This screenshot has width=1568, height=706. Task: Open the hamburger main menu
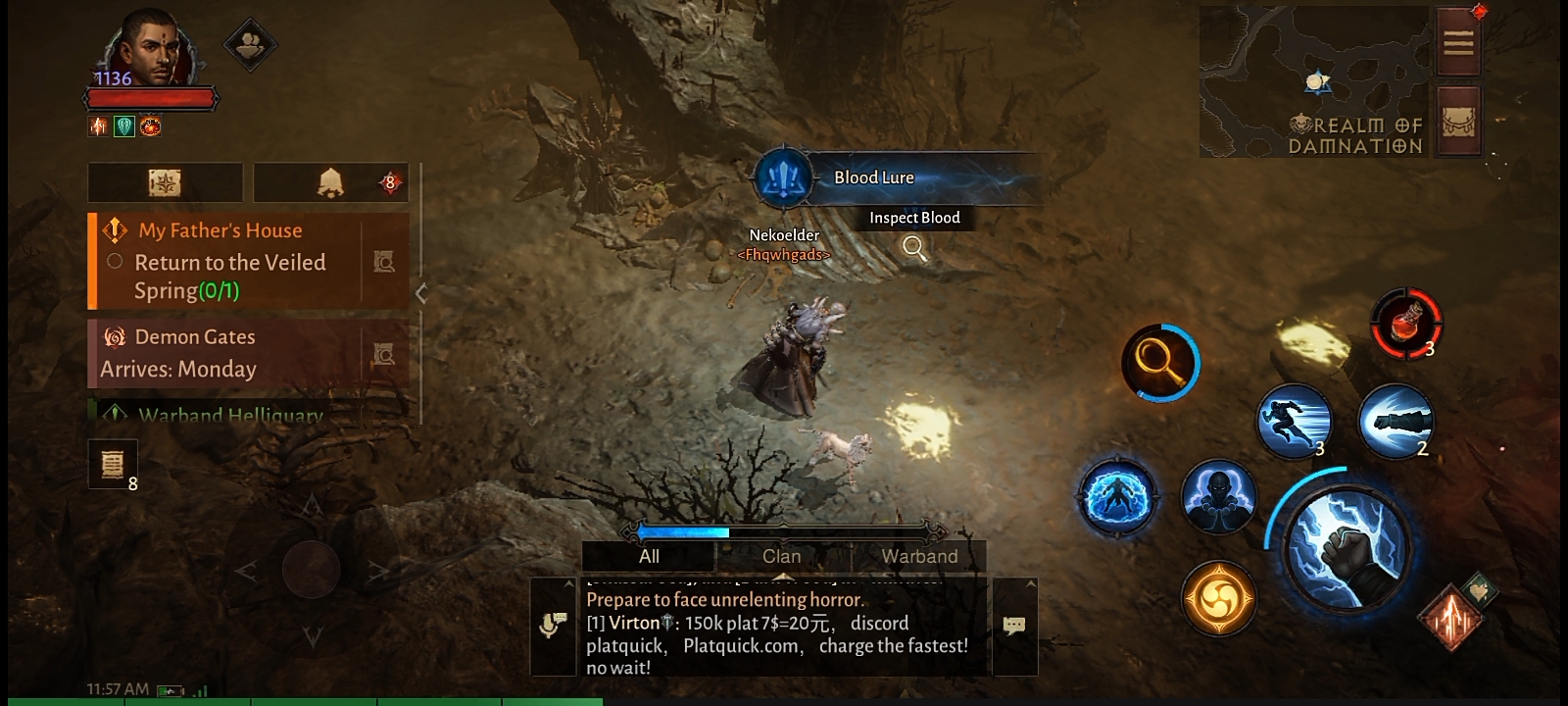click(1457, 42)
